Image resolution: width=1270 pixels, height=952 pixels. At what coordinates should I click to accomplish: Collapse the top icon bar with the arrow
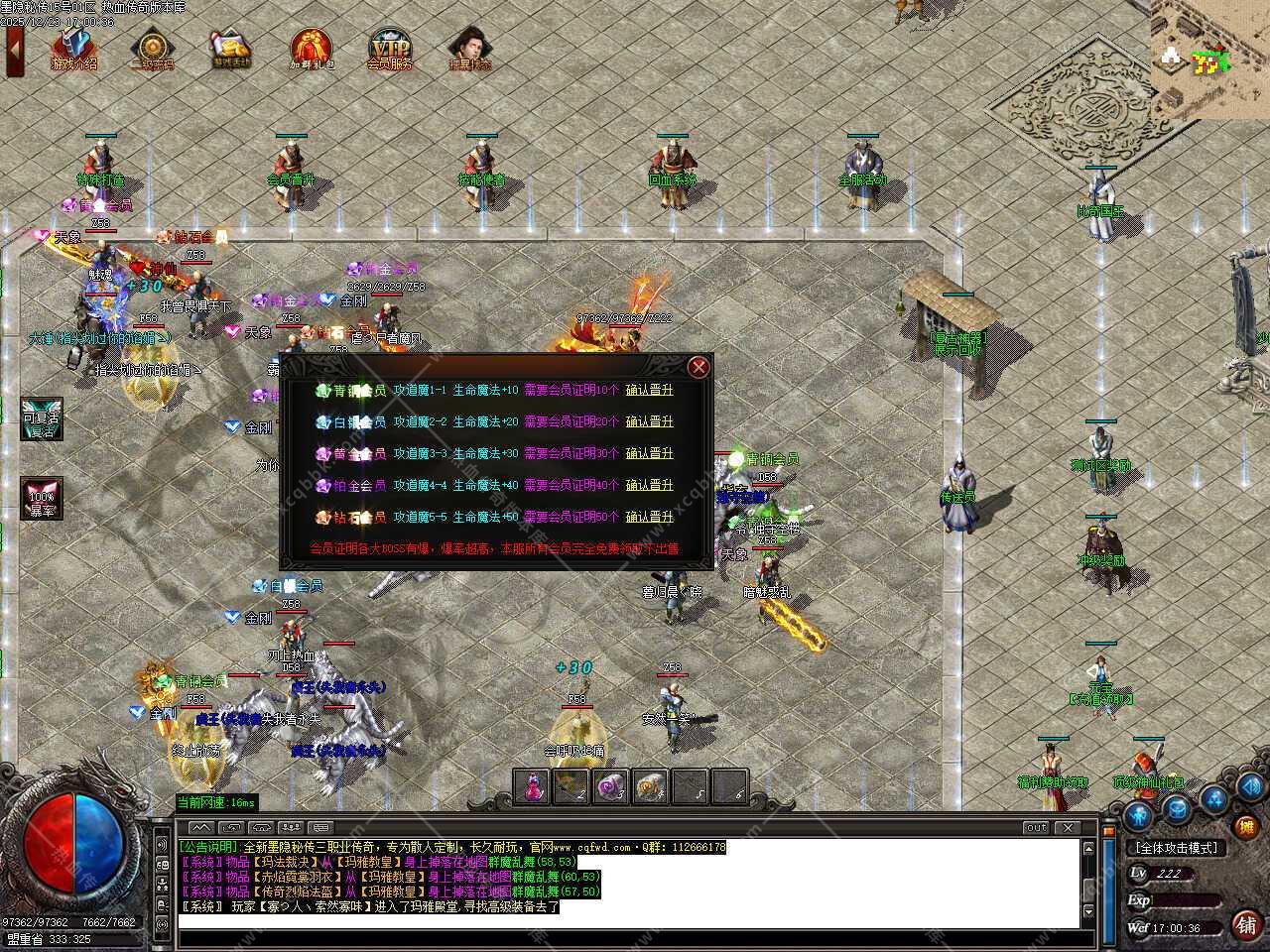point(14,50)
